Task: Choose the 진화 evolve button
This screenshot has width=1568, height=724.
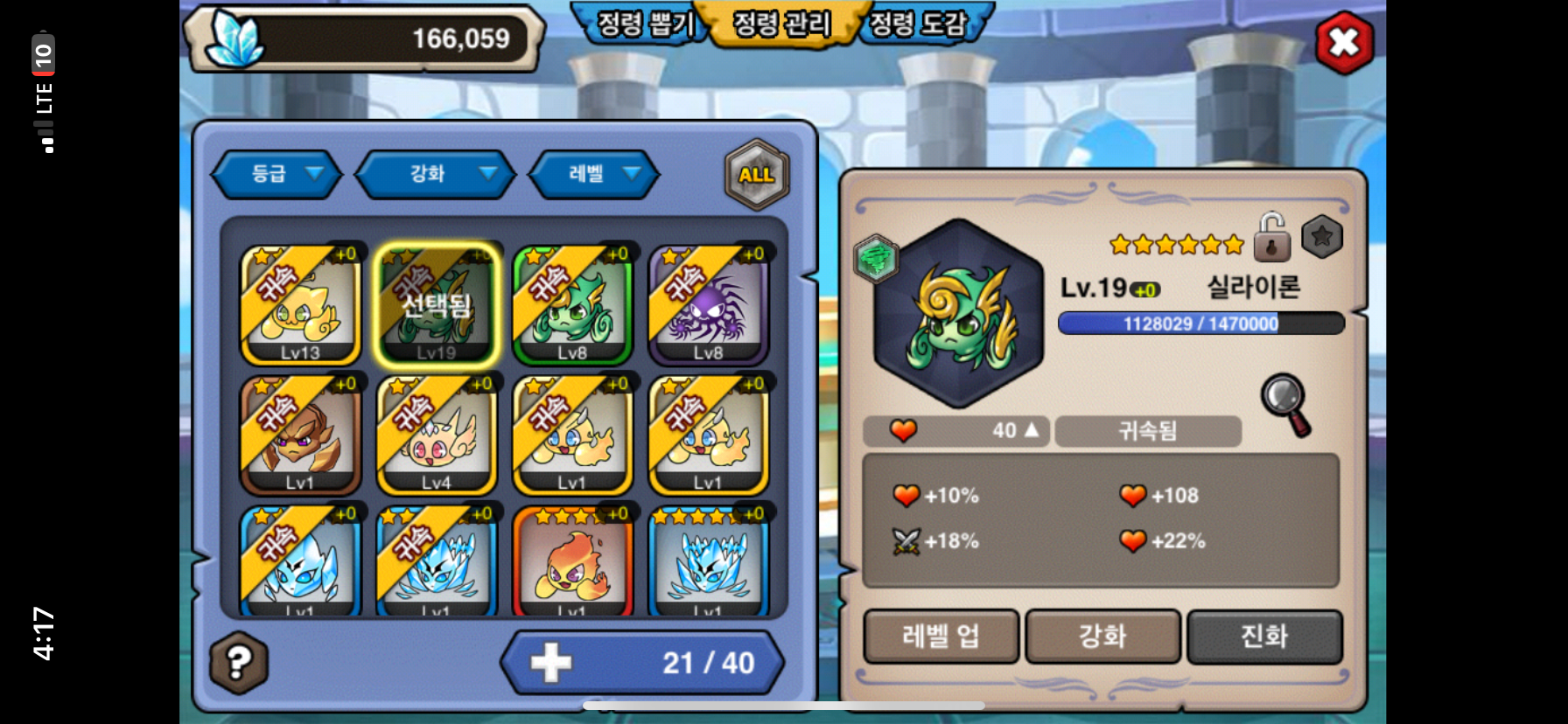Action: (x=1264, y=636)
